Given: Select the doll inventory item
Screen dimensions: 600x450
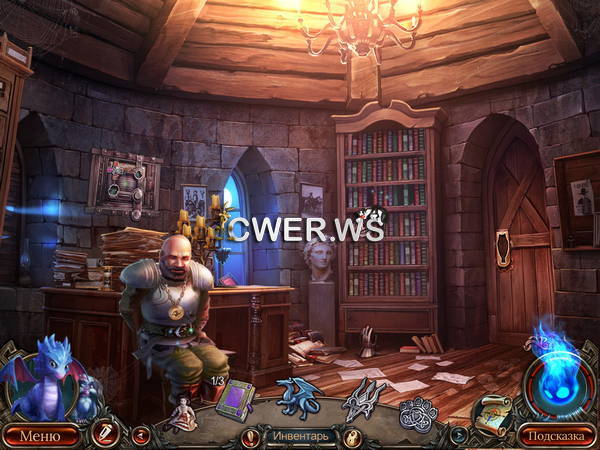Looking at the screenshot, I should click(x=182, y=413).
